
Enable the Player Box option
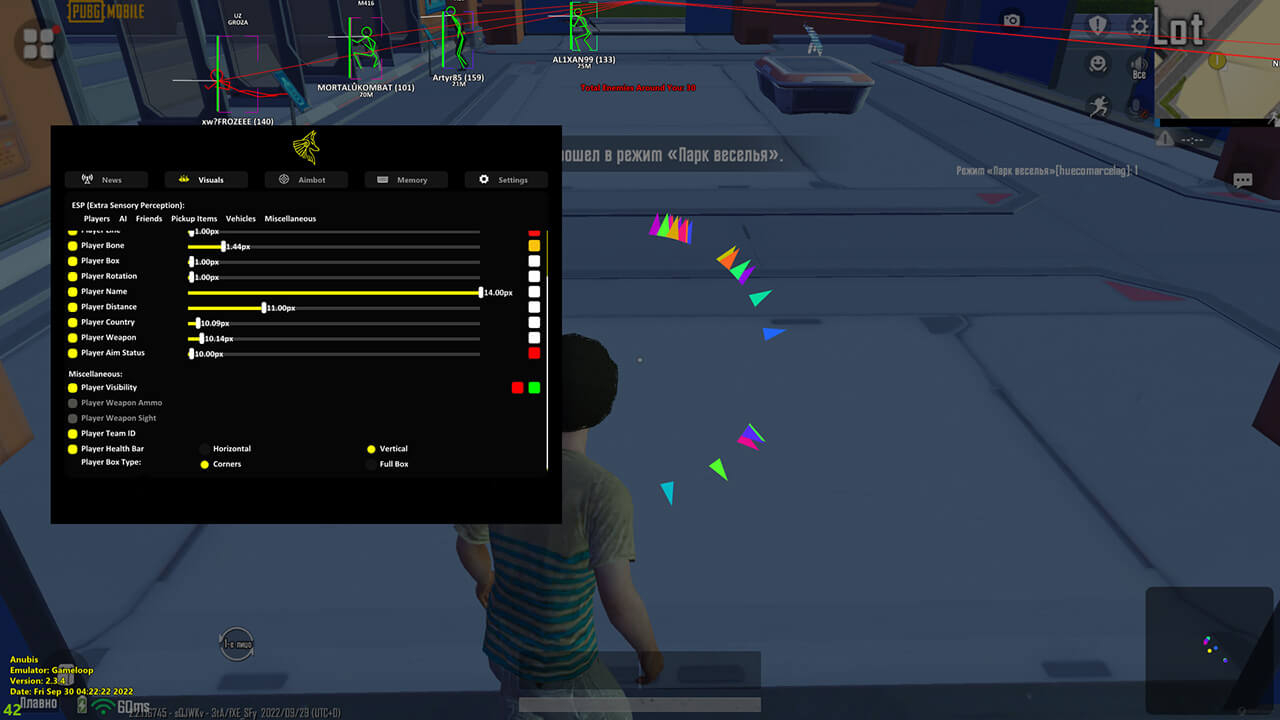coord(75,260)
